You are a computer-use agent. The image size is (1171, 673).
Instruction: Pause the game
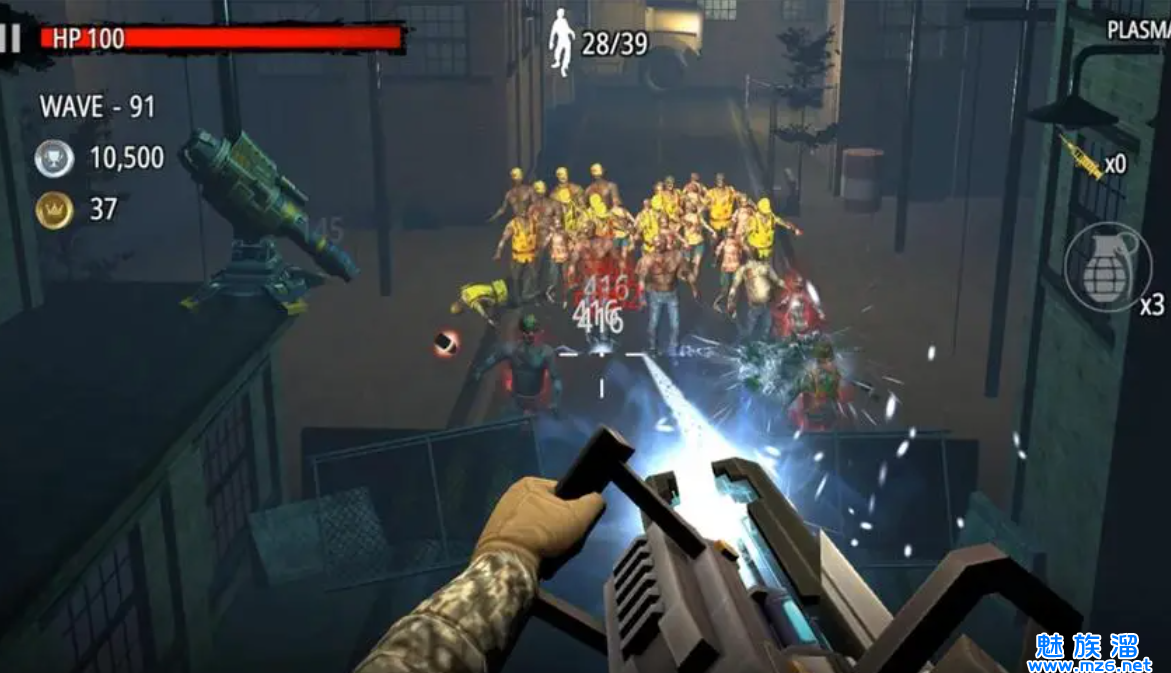pyautogui.click(x=11, y=39)
